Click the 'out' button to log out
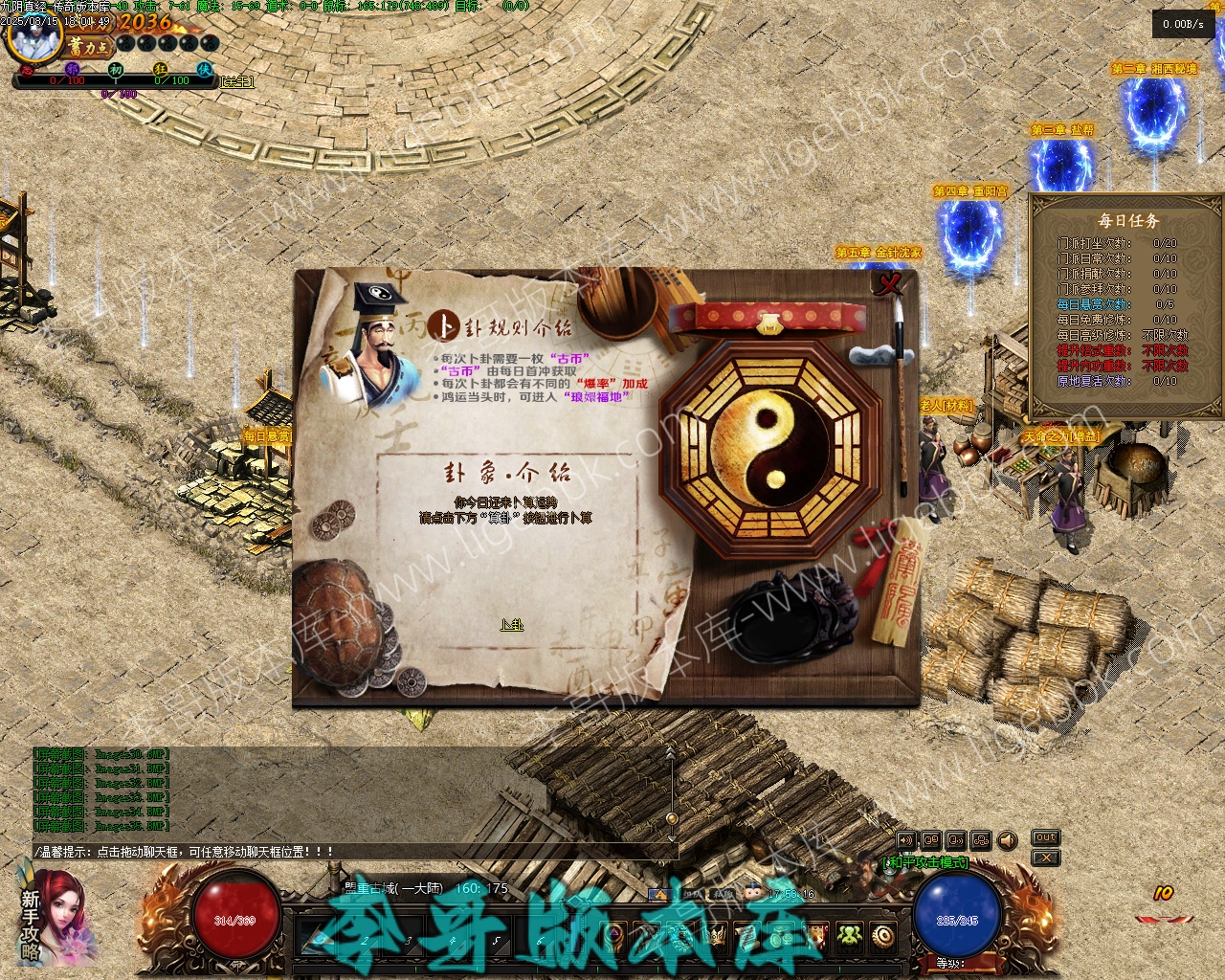This screenshot has width=1225, height=980. coord(1046,837)
